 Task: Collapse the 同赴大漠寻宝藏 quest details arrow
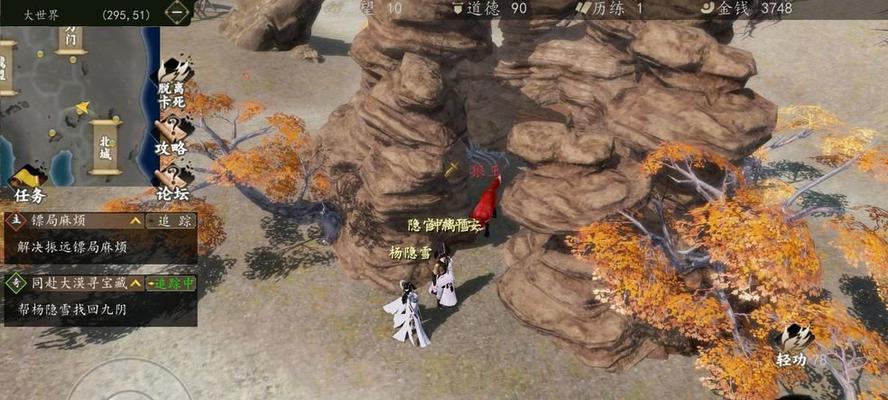135,283
